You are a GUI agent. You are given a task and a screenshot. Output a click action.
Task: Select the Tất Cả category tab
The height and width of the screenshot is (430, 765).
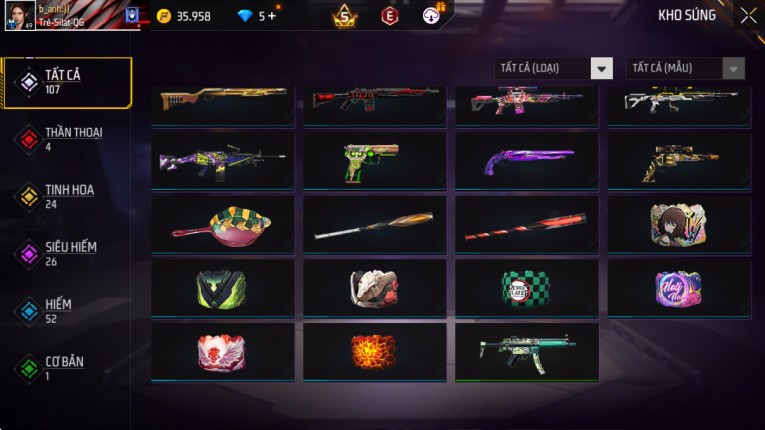coord(66,82)
